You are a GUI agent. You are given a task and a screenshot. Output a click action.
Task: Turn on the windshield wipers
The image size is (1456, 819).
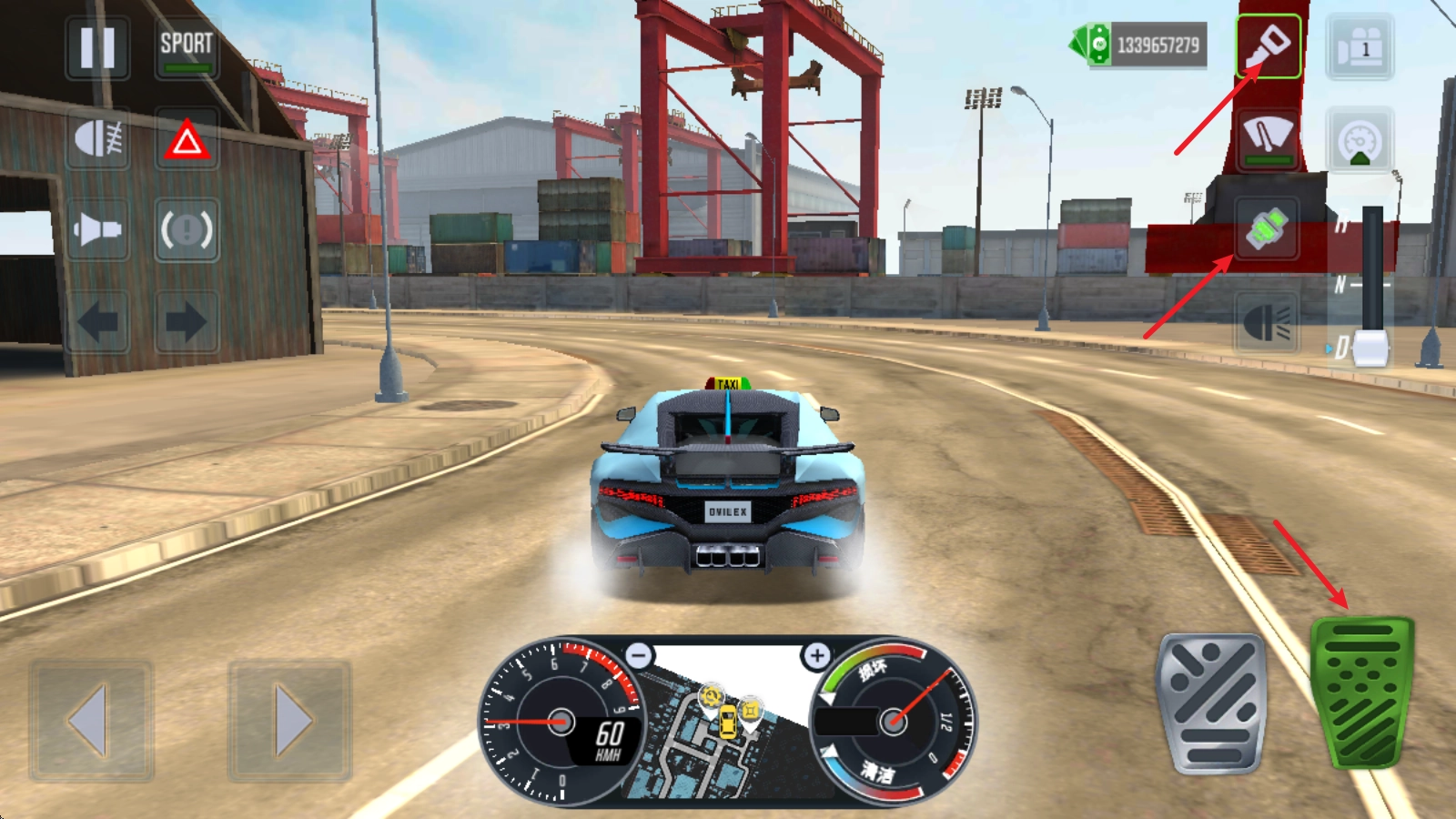pos(1268,138)
